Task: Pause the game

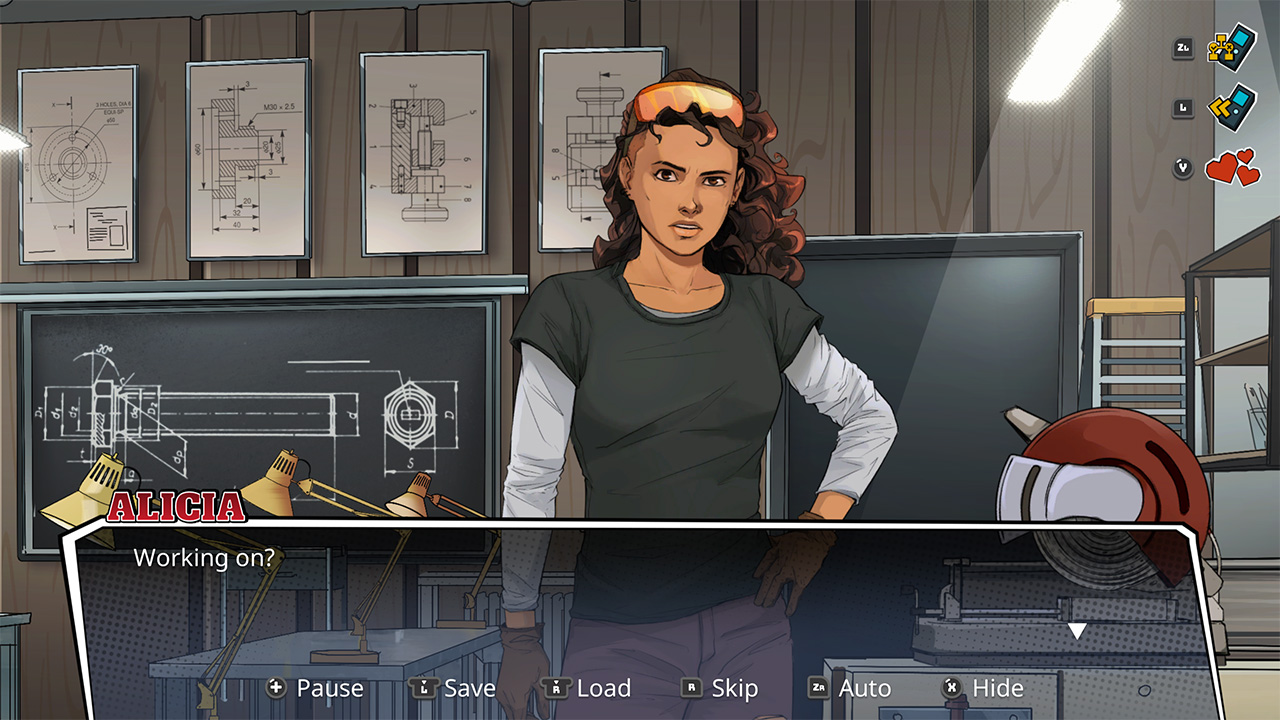Action: pos(330,688)
